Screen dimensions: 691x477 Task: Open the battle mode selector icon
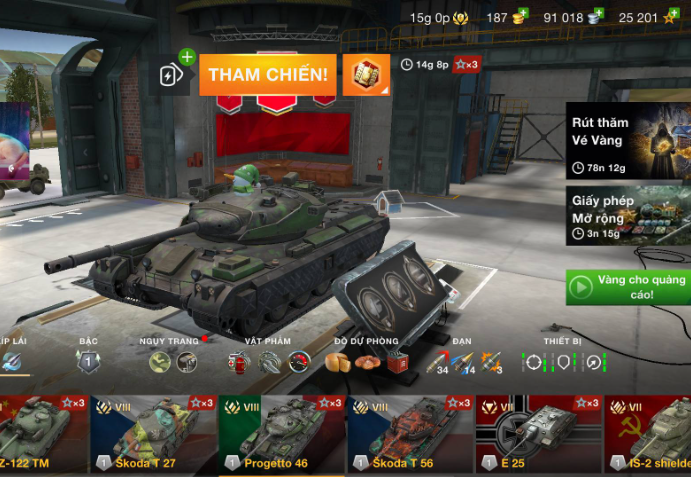click(366, 75)
